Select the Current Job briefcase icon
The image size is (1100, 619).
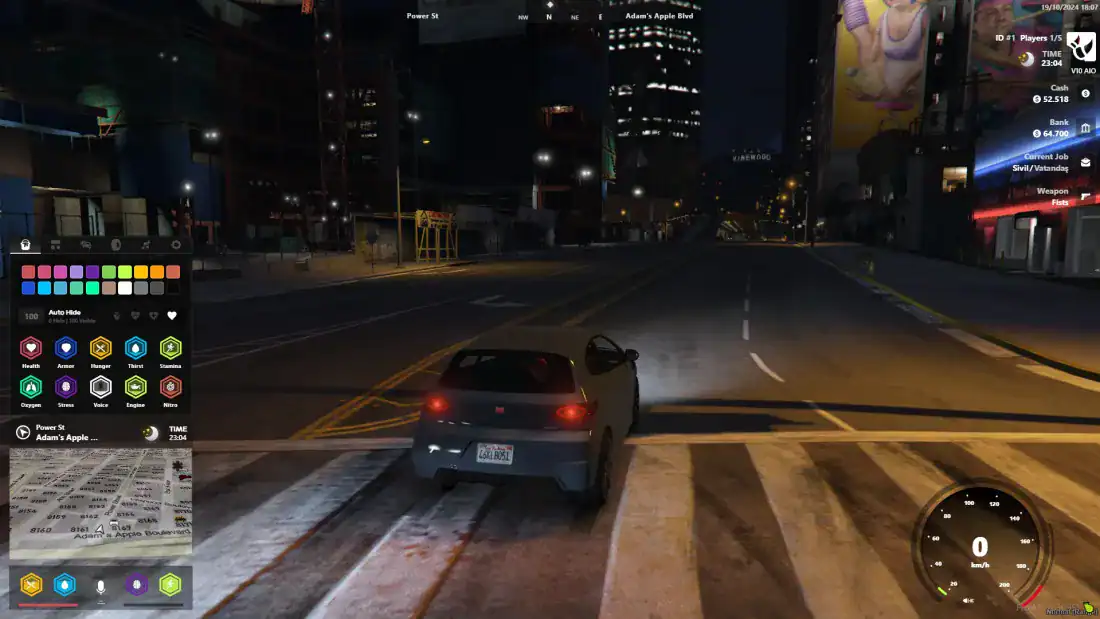(x=1086, y=162)
